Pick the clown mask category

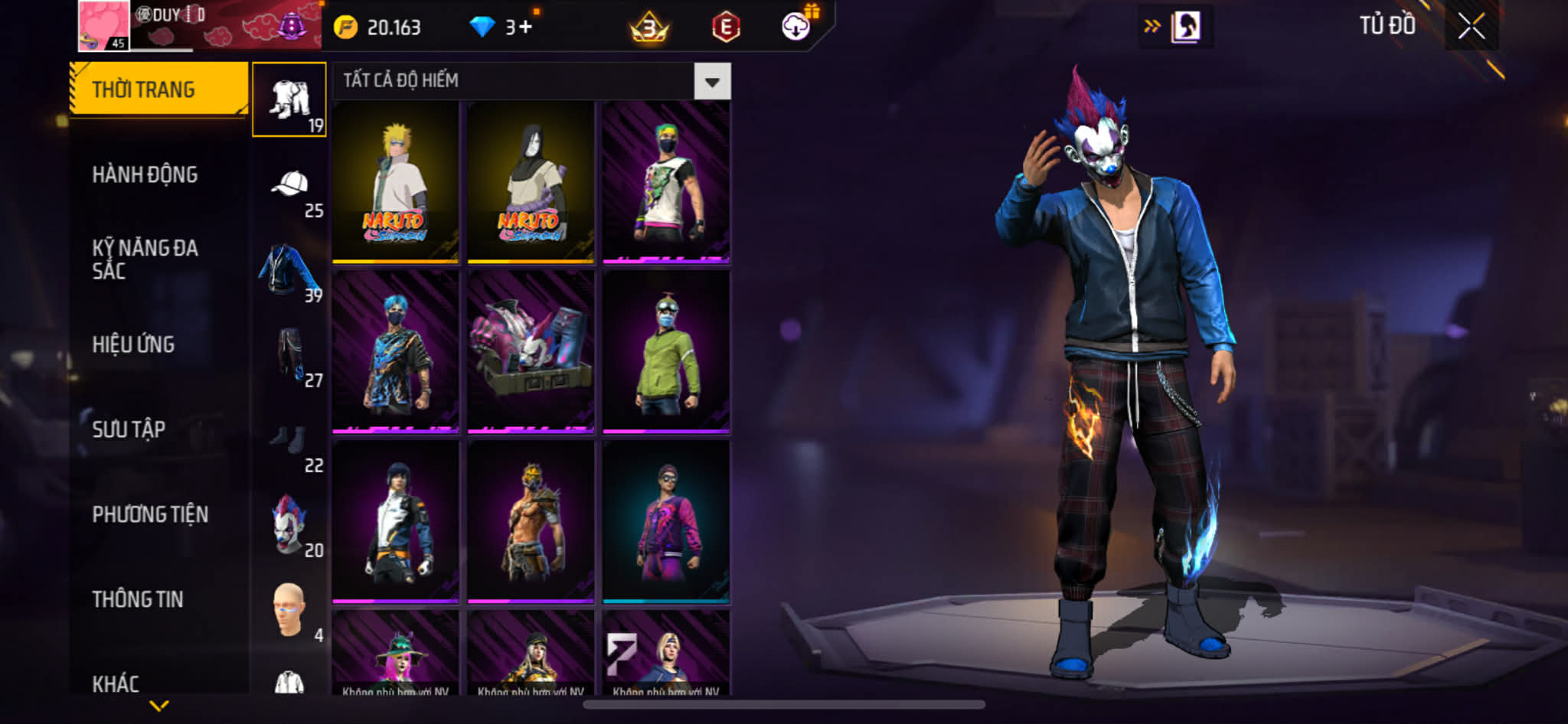pyautogui.click(x=289, y=524)
